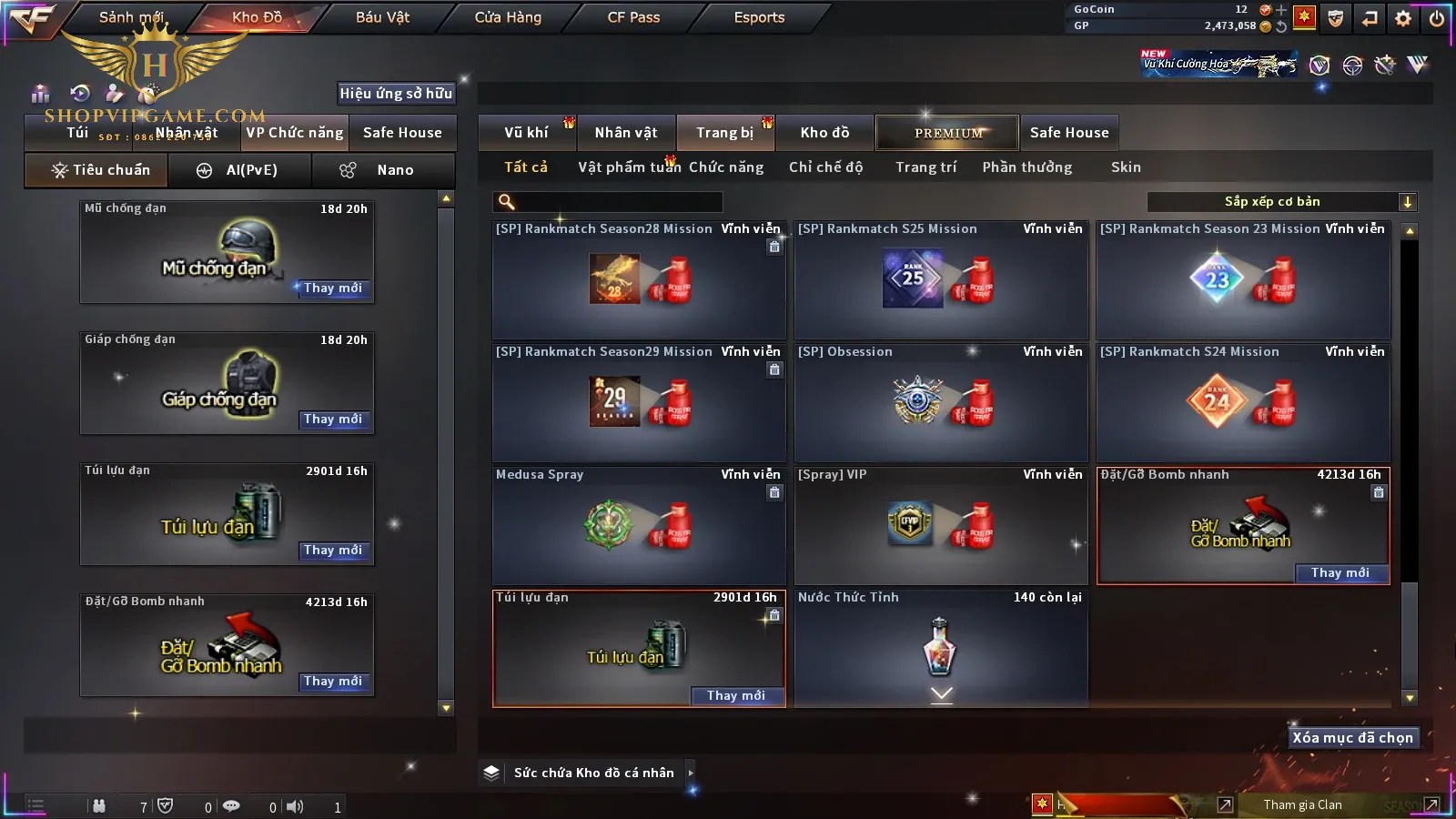
Task: Select the Medusa Spray item
Action: pos(638,525)
